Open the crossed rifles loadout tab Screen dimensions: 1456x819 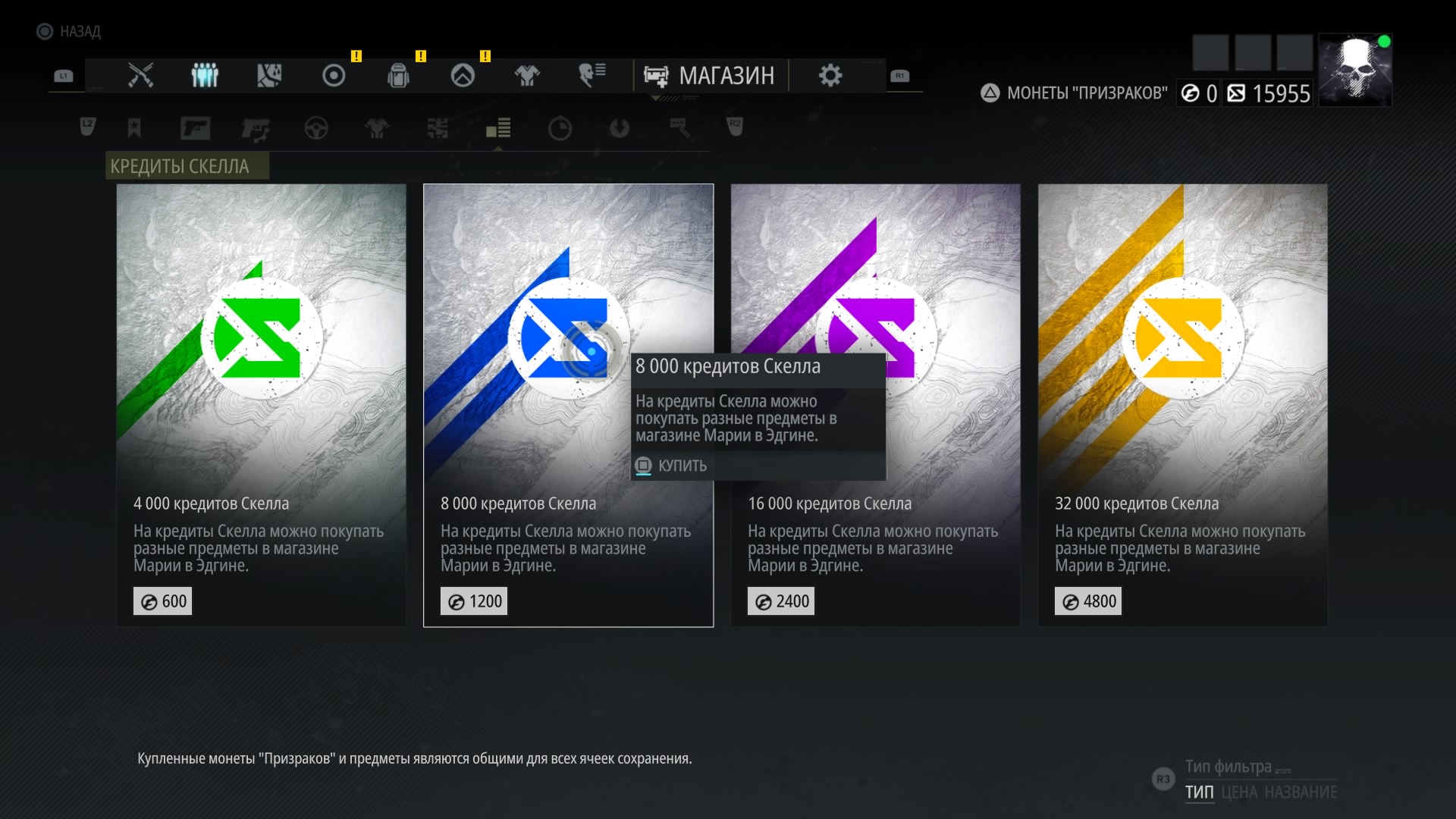(140, 76)
